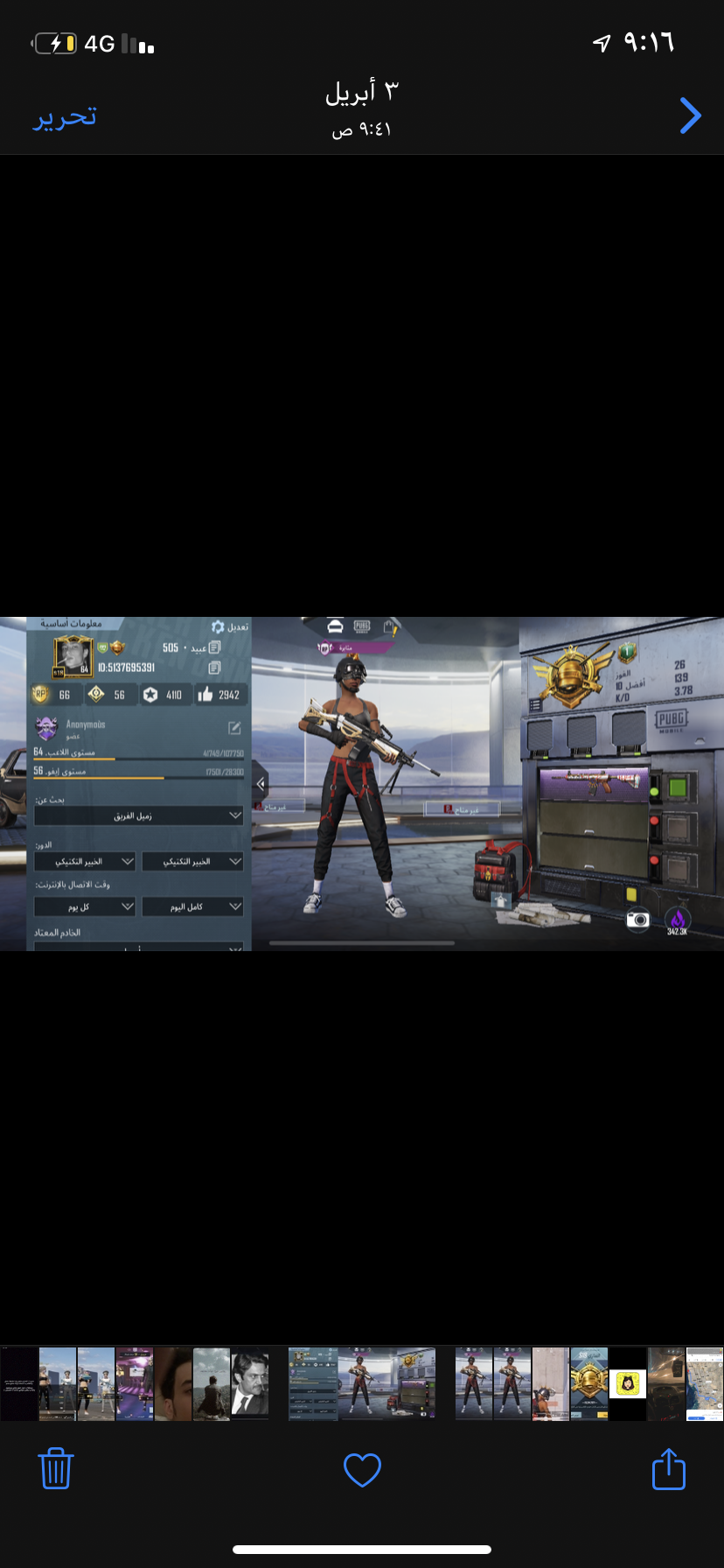Tap the player avatar portrait
Screen dimensions: 724x1568
pos(73,656)
